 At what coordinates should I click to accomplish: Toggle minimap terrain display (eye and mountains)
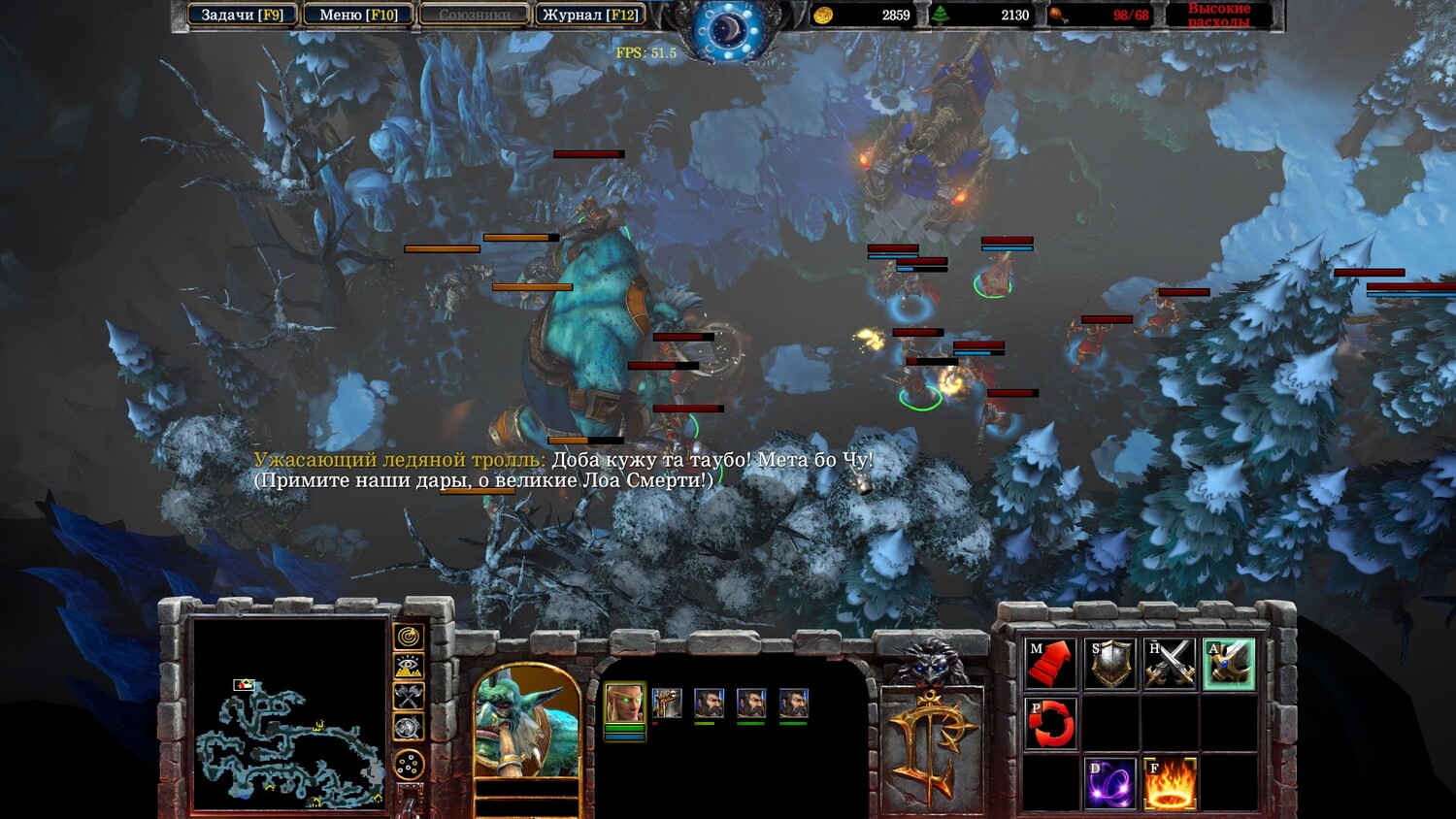tap(409, 666)
